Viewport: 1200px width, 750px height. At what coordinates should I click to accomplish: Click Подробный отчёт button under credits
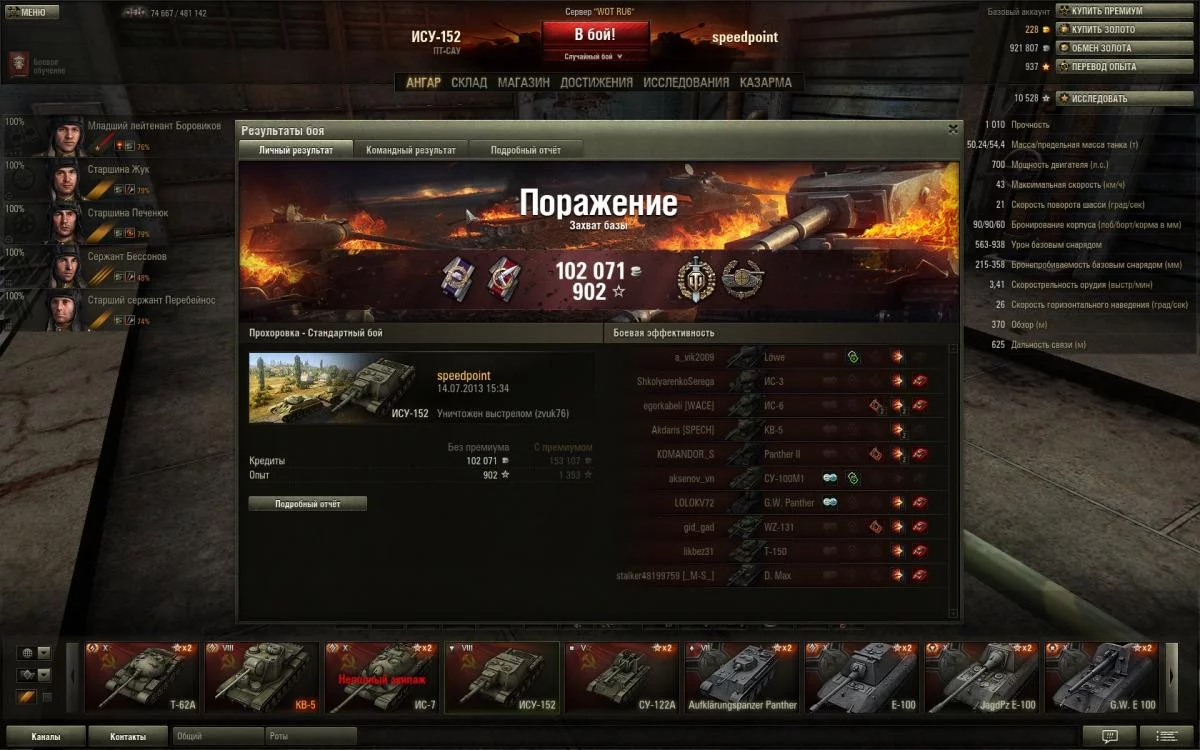(308, 504)
